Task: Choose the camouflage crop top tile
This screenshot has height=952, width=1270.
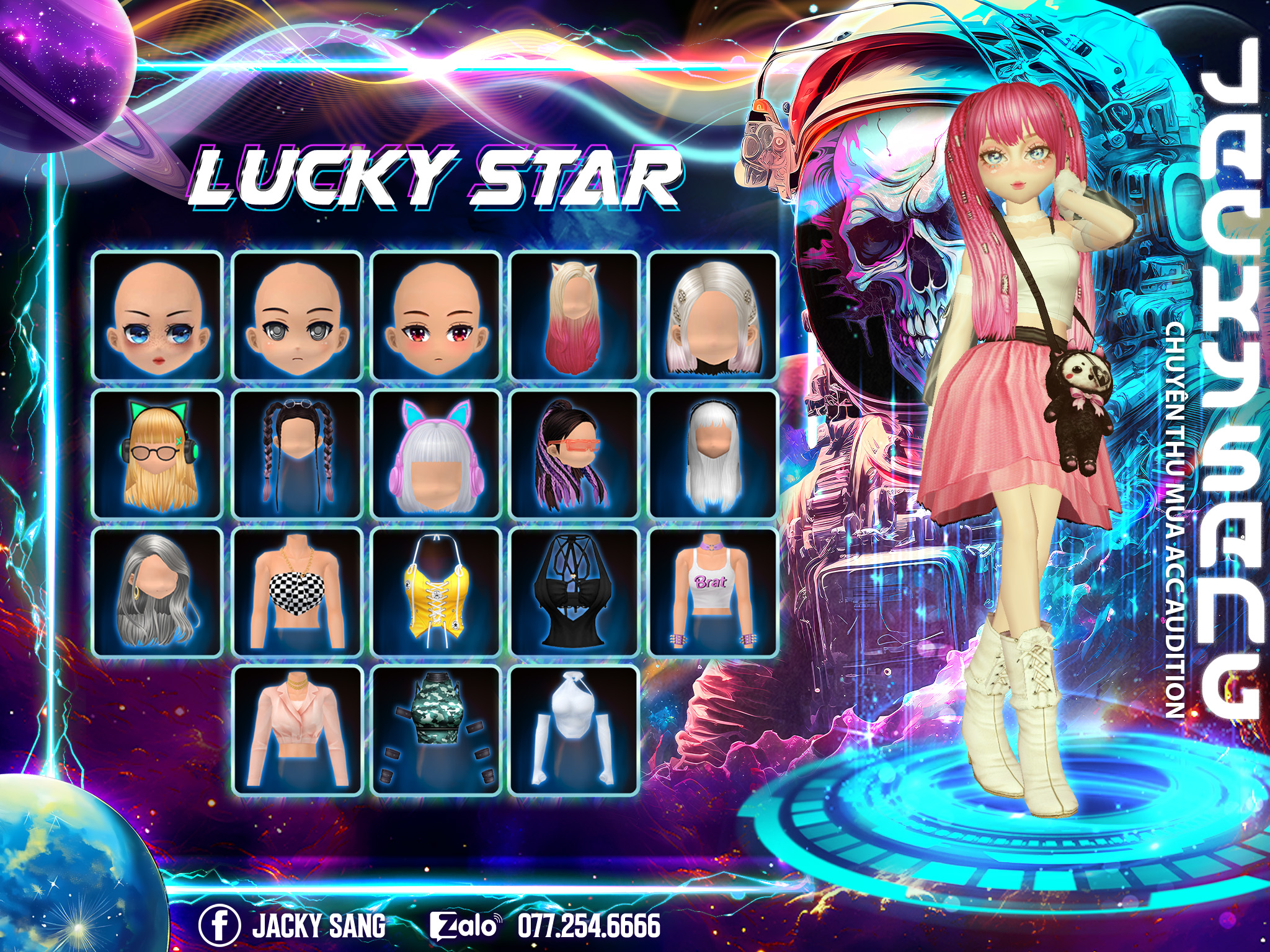Action: [x=436, y=731]
